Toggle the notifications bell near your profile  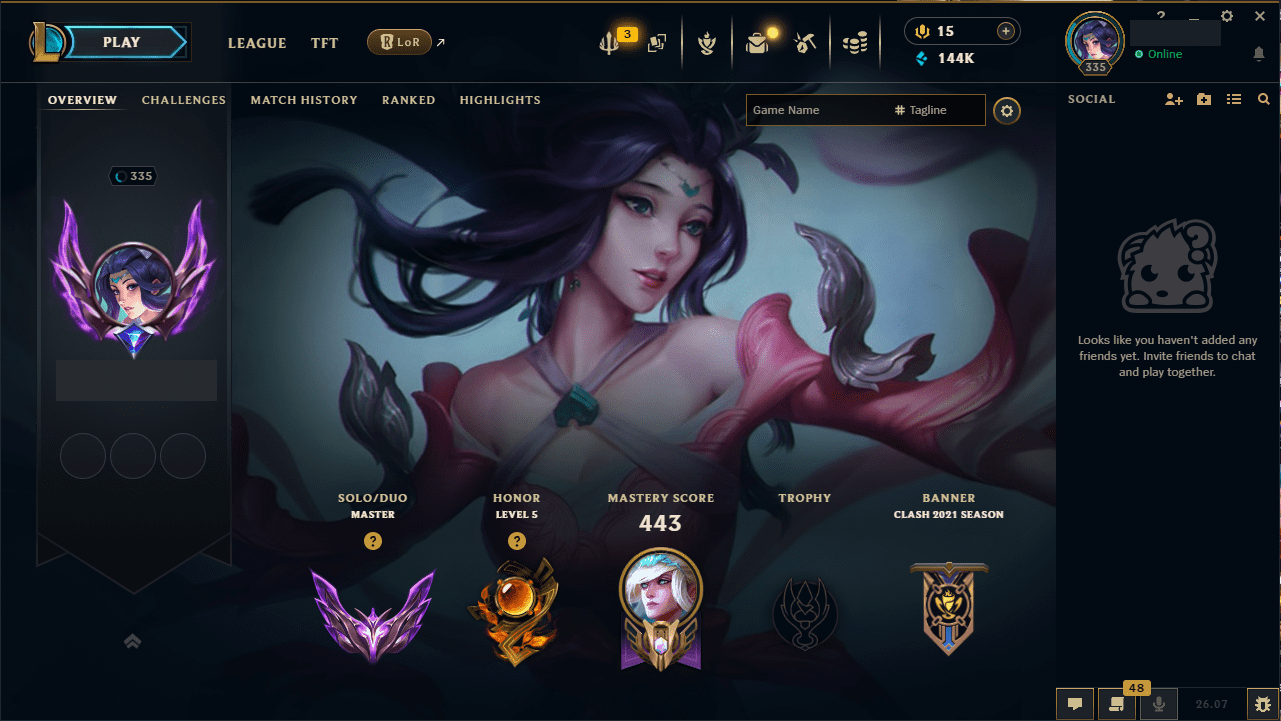pos(1259,54)
